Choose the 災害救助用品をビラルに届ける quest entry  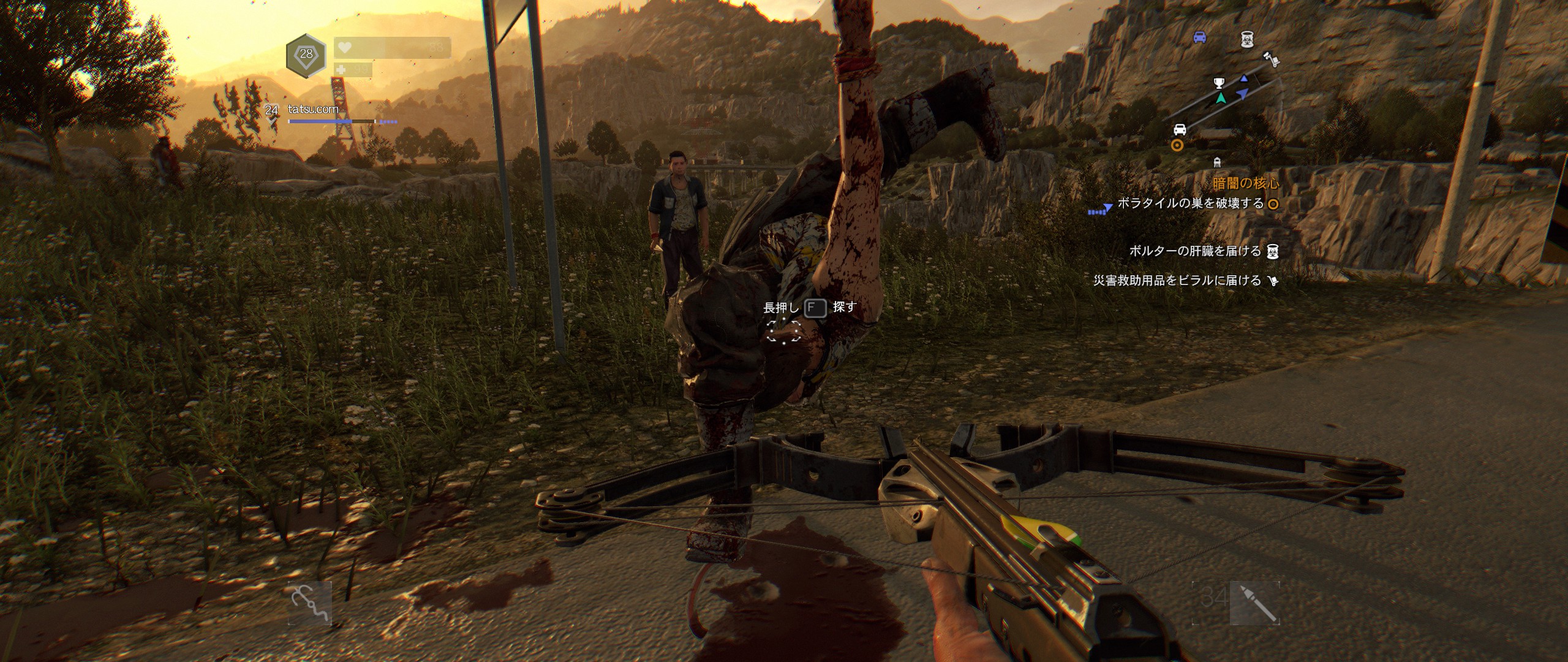pos(1177,281)
